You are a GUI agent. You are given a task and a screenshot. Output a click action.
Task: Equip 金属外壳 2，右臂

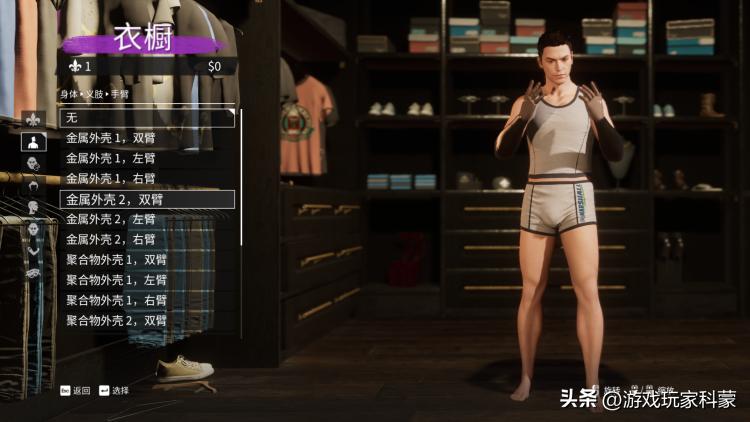click(147, 239)
